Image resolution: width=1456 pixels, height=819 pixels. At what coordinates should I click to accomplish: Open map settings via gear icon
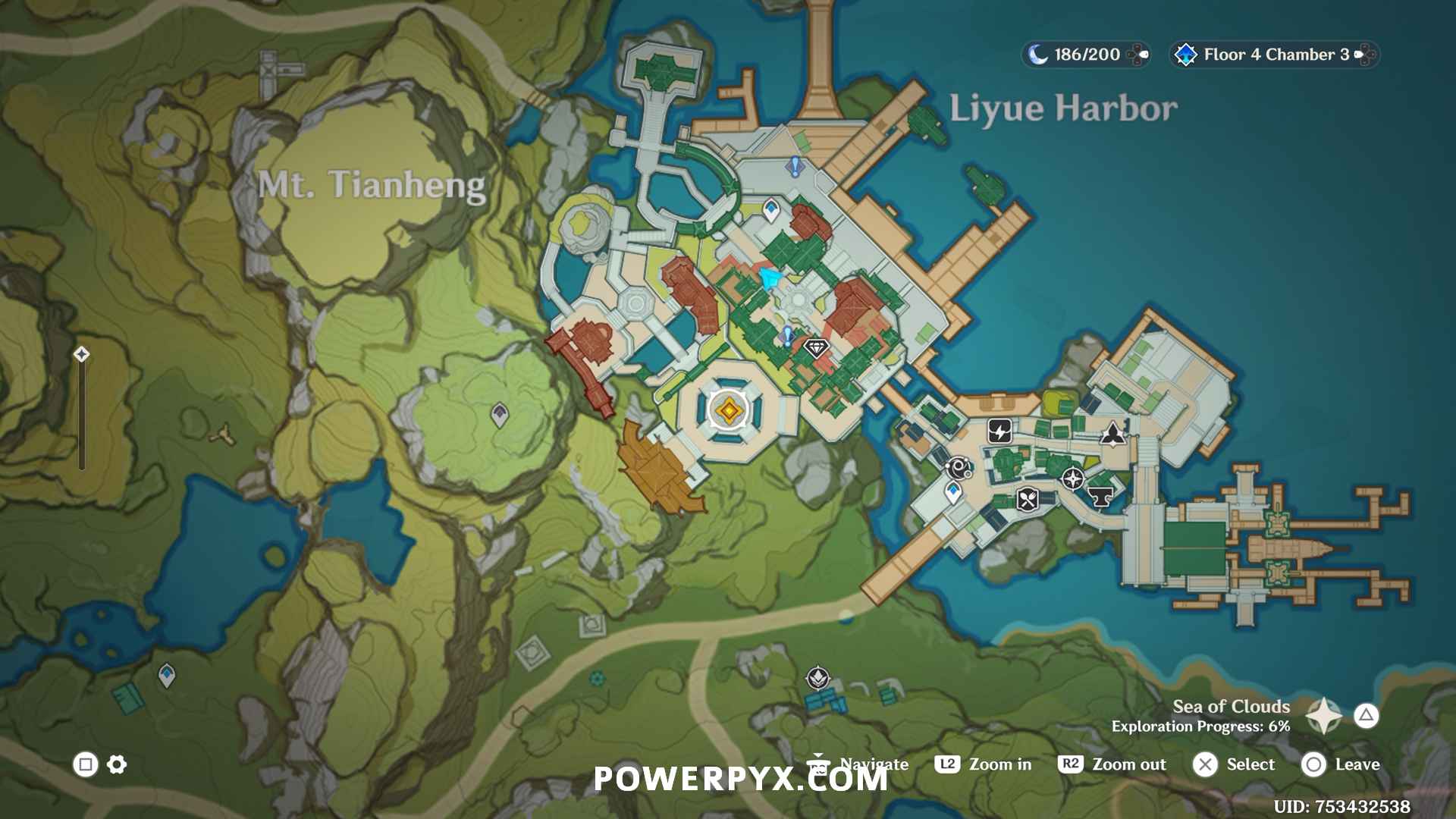(117, 764)
